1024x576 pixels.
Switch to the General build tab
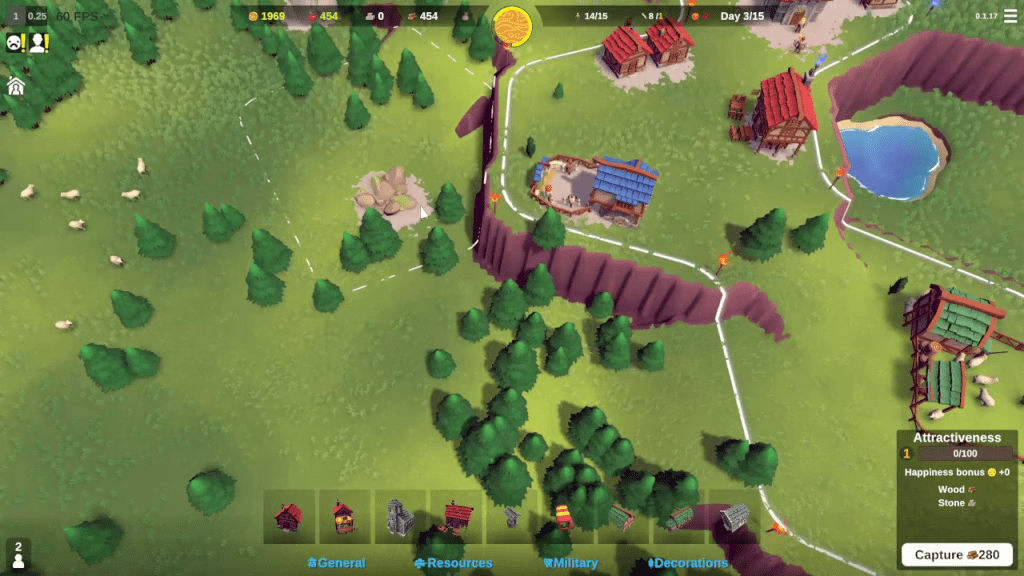point(337,563)
